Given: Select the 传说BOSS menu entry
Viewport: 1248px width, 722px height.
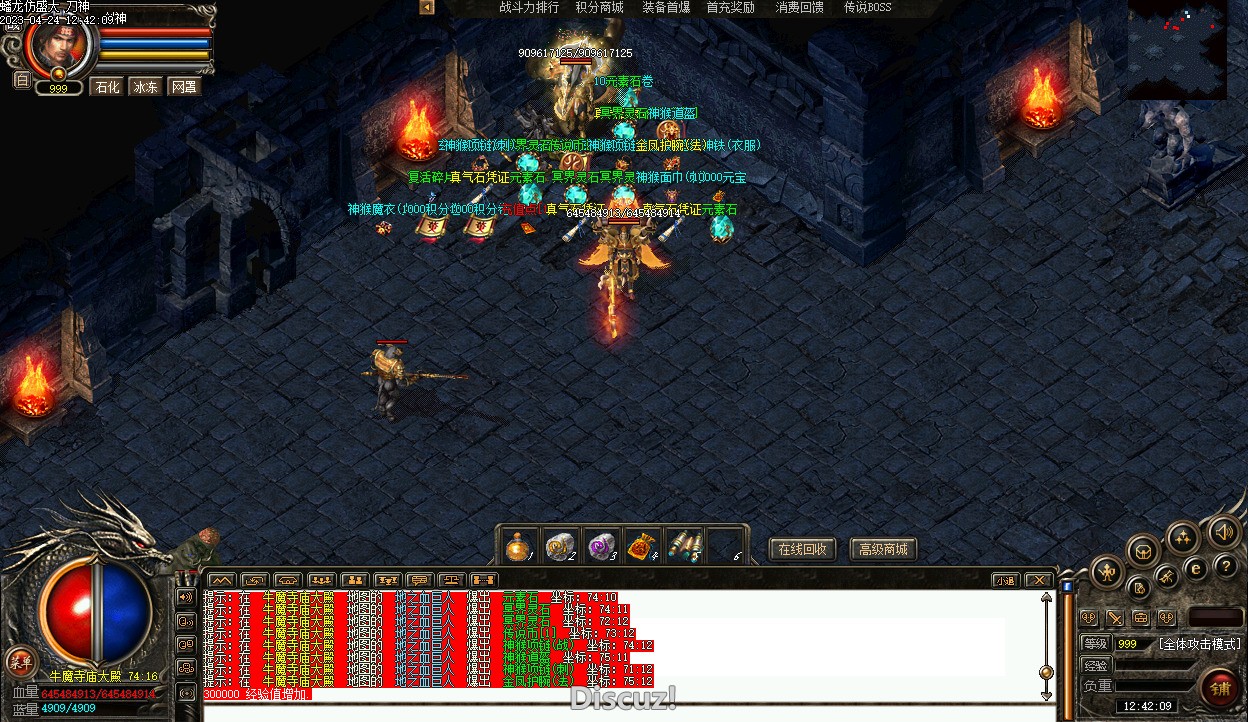Looking at the screenshot, I should point(867,8).
